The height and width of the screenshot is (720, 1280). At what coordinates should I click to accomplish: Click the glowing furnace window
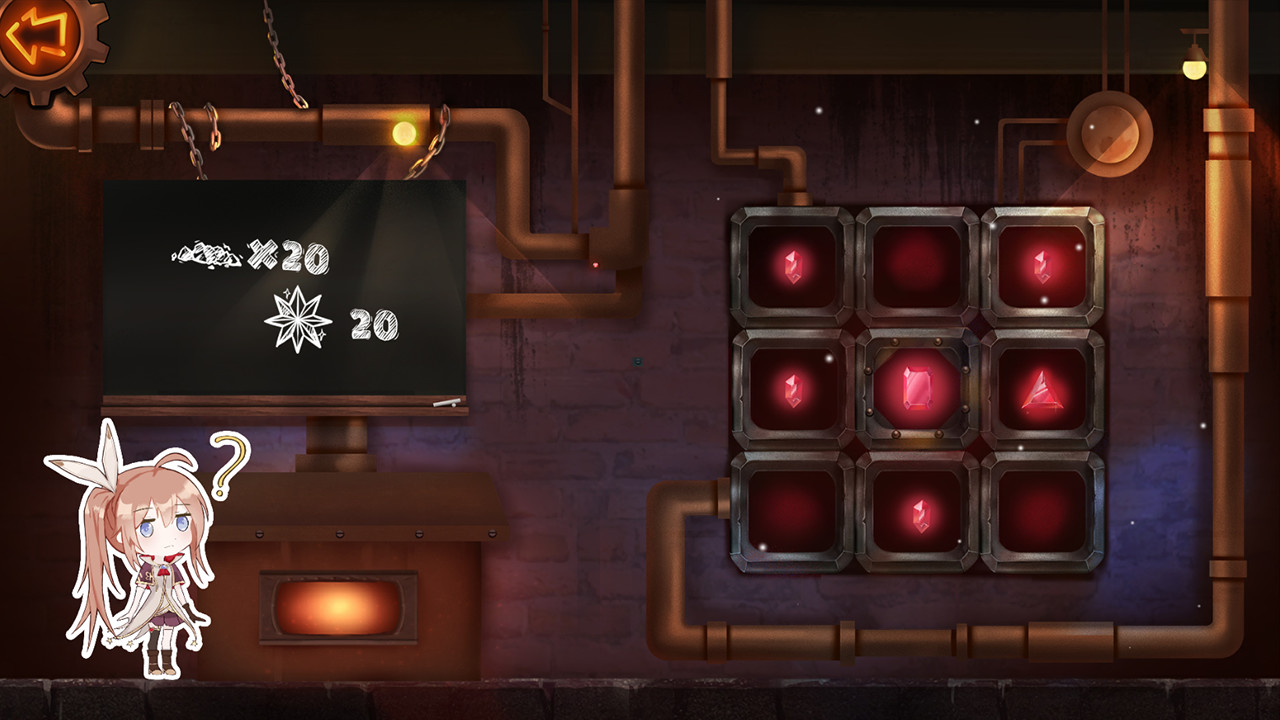(x=340, y=605)
